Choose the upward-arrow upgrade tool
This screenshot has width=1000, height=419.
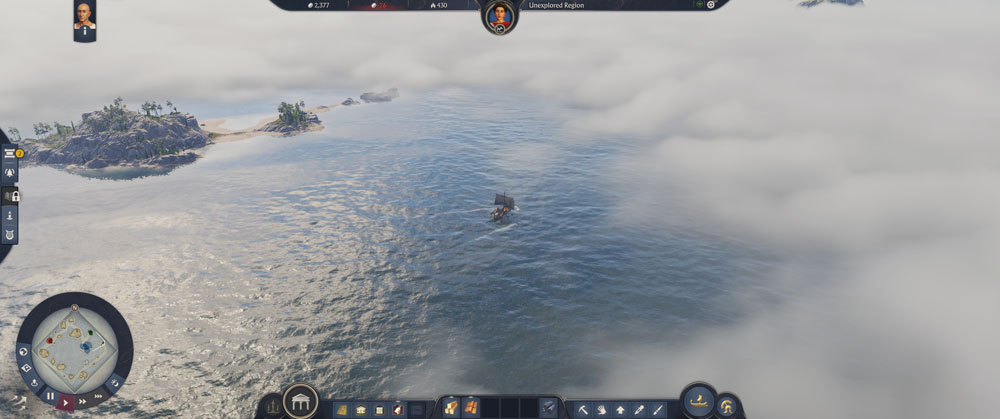[620, 408]
